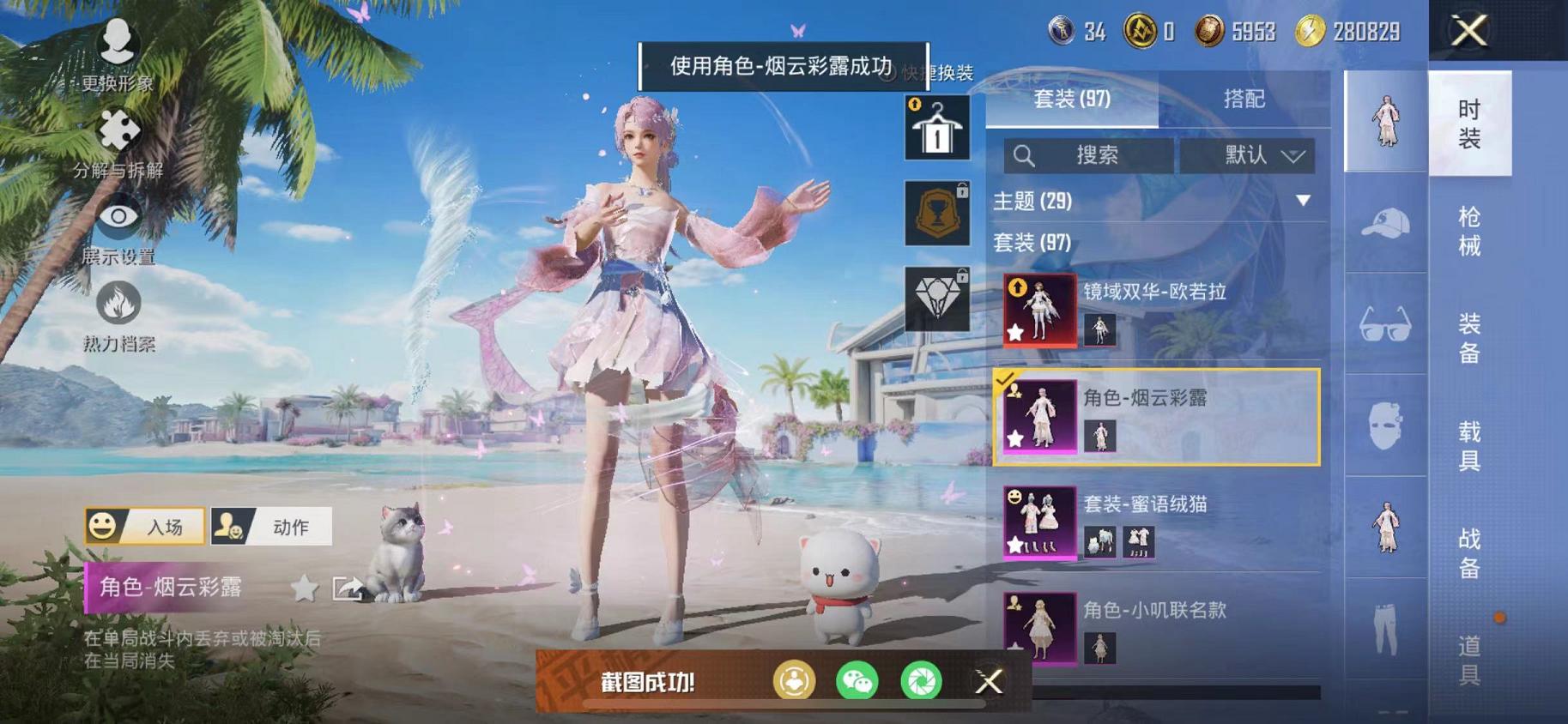Switch to the 搭配 tab

[1244, 99]
